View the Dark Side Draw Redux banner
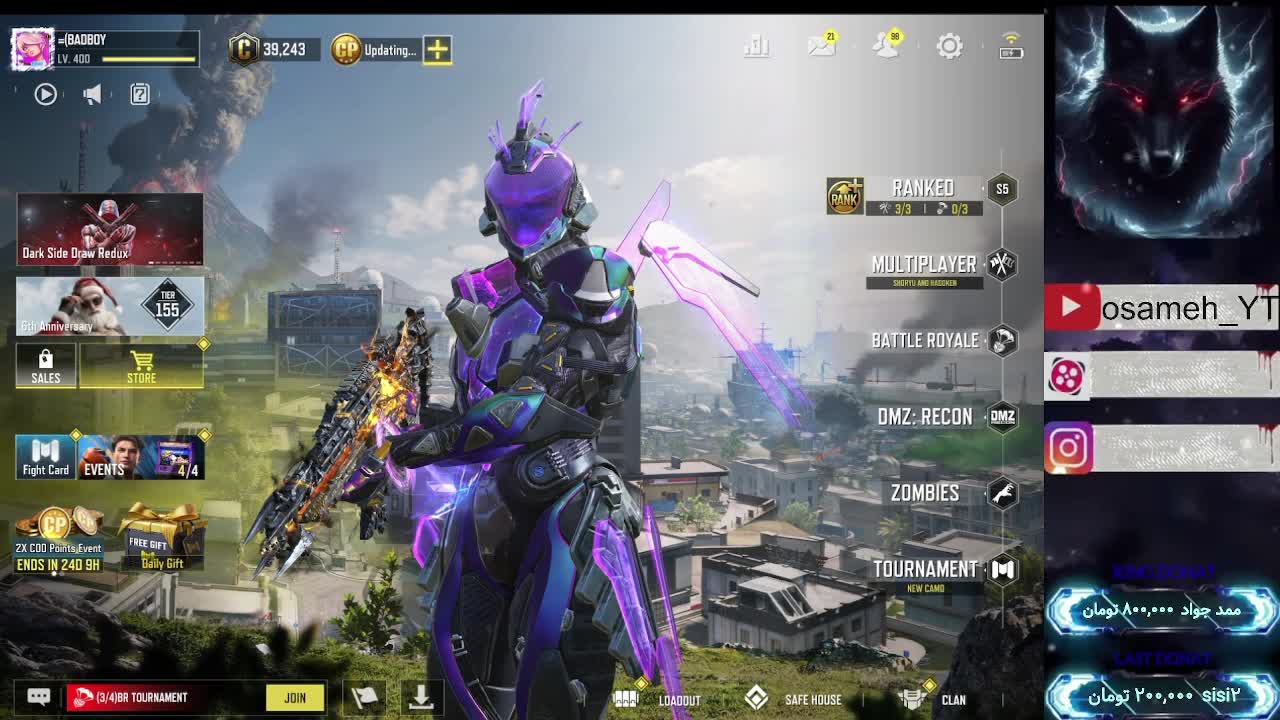Viewport: 1280px width, 720px height. 110,229
